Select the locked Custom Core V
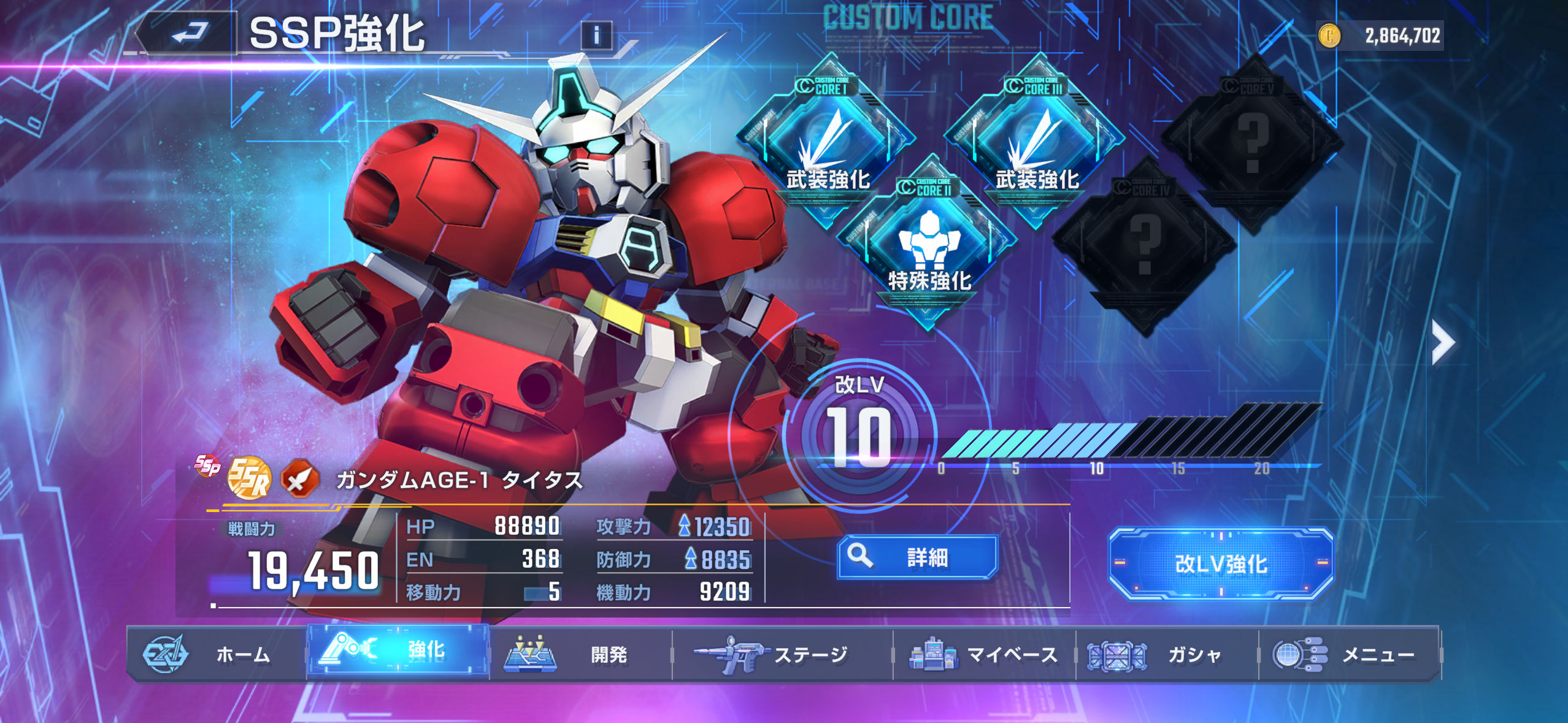1568x723 pixels. [1253, 141]
